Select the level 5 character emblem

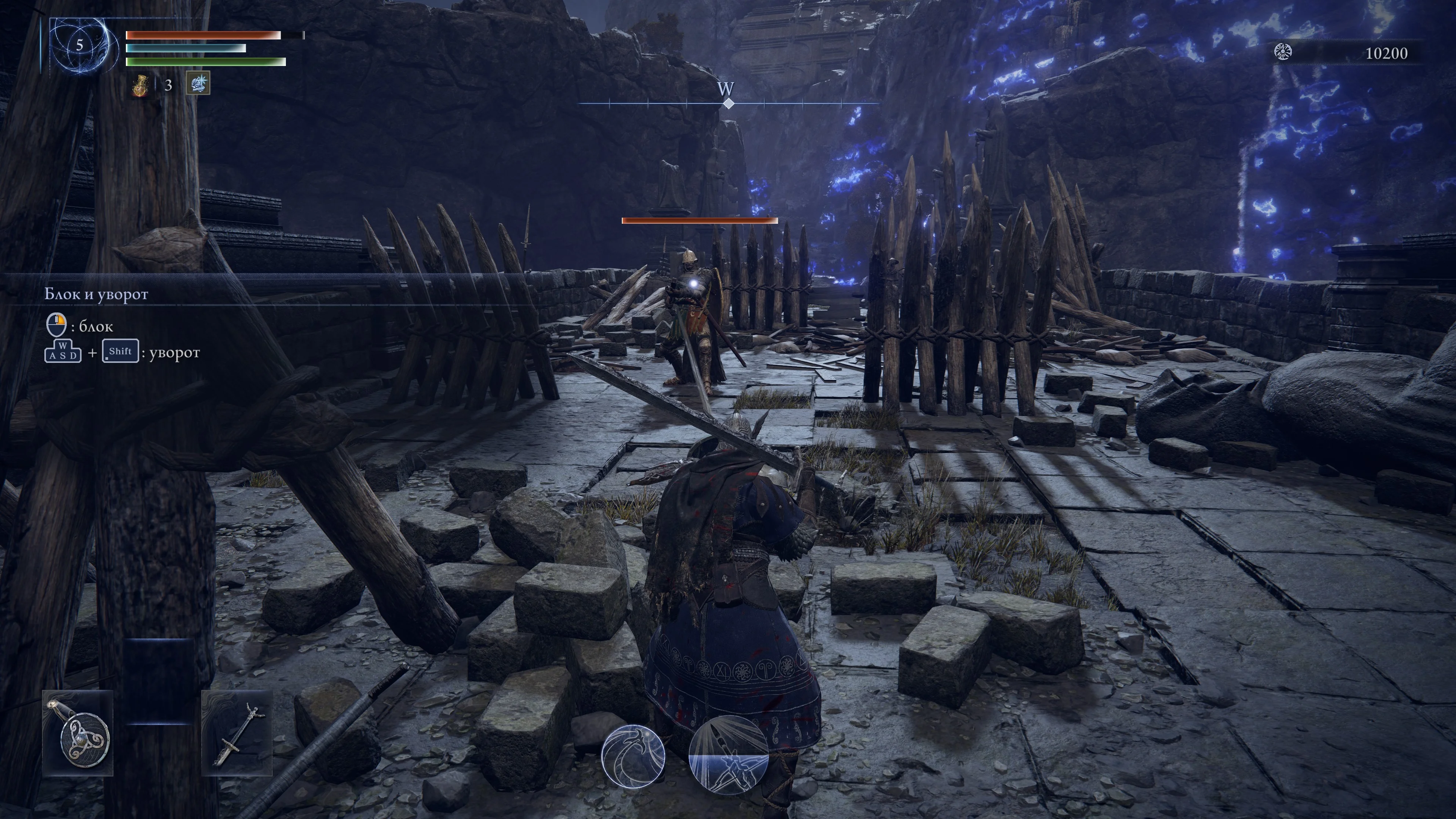coord(80,46)
